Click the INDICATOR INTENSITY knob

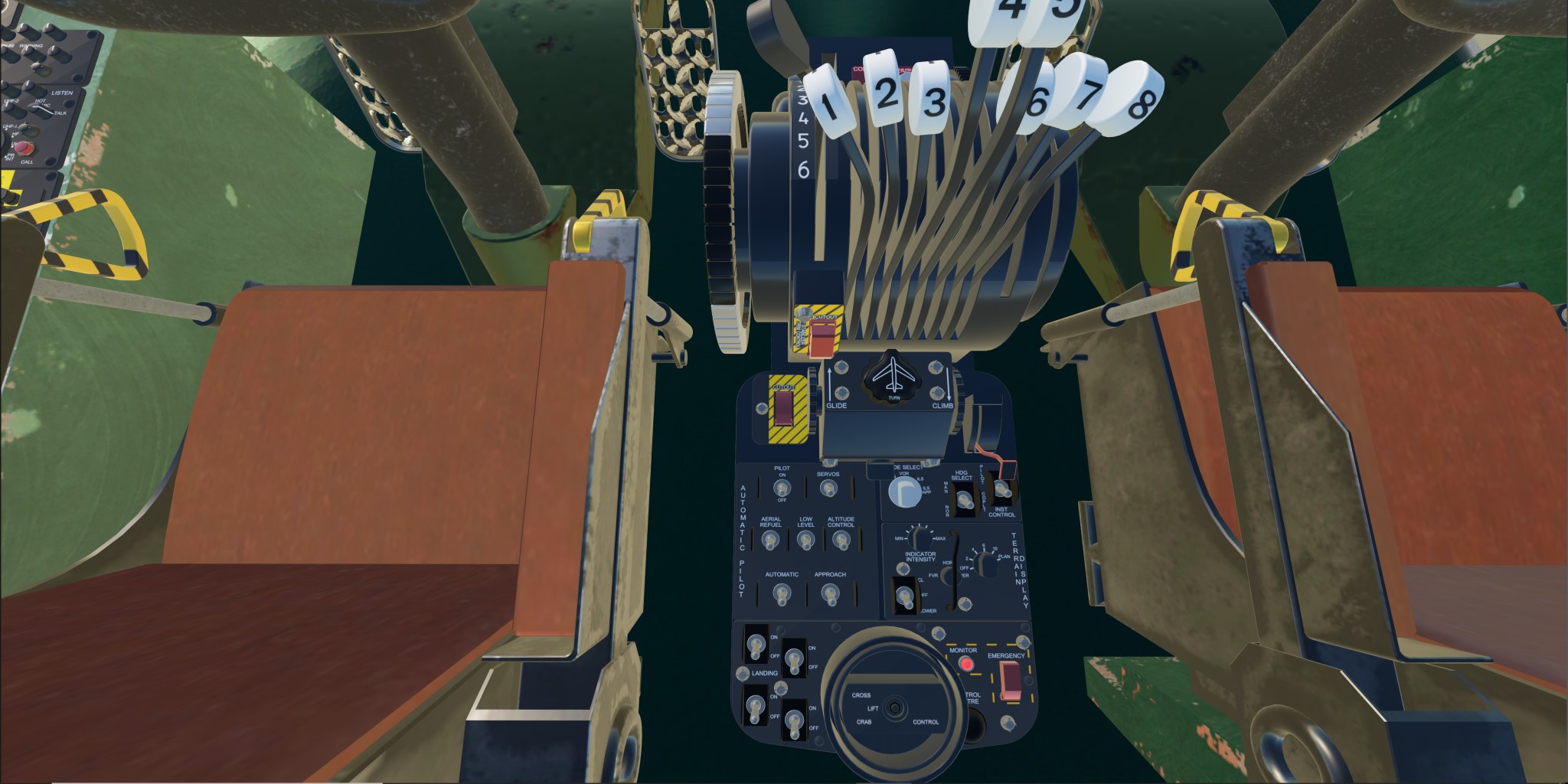(x=920, y=538)
